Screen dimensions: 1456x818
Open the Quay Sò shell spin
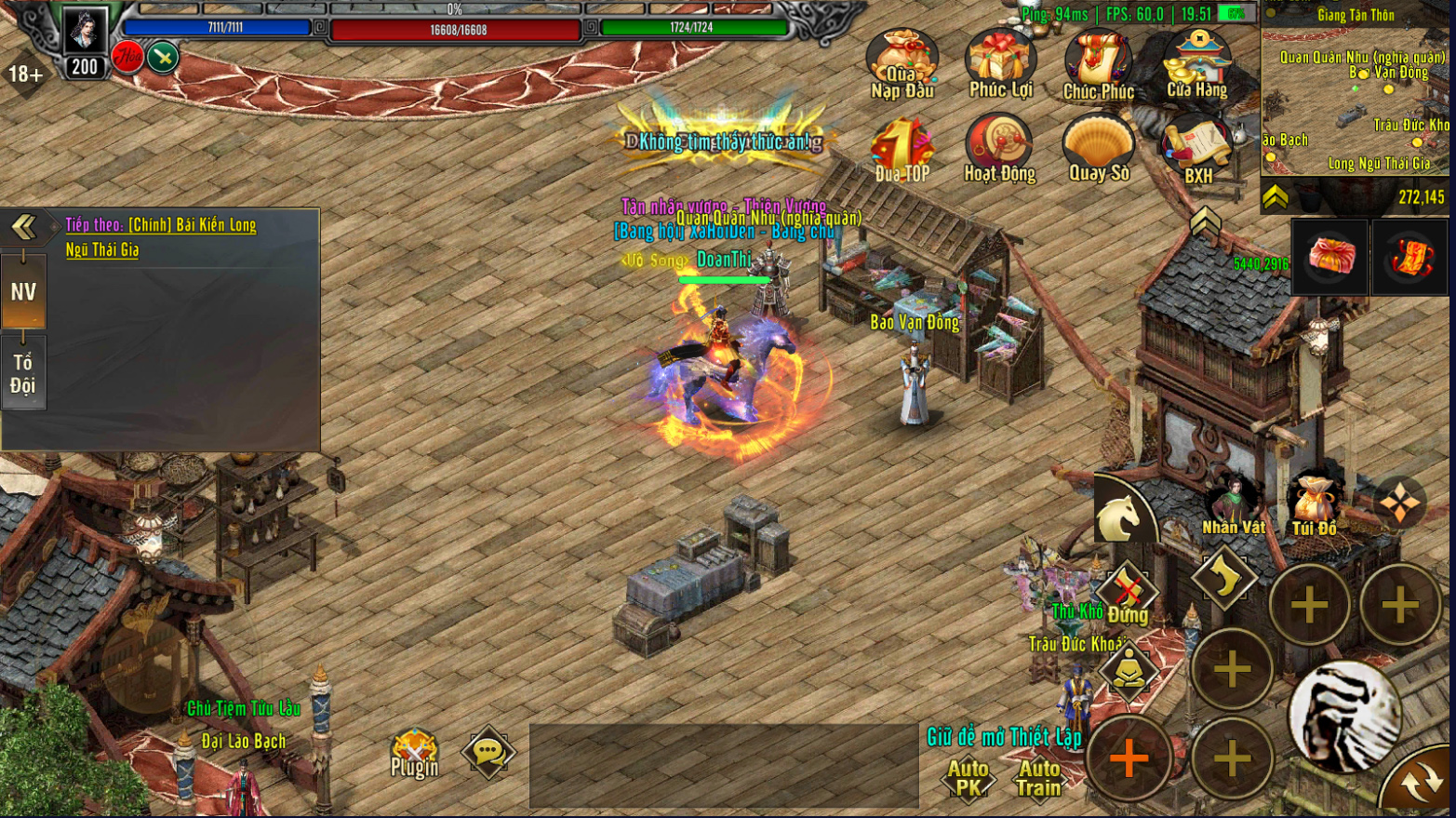click(1099, 149)
